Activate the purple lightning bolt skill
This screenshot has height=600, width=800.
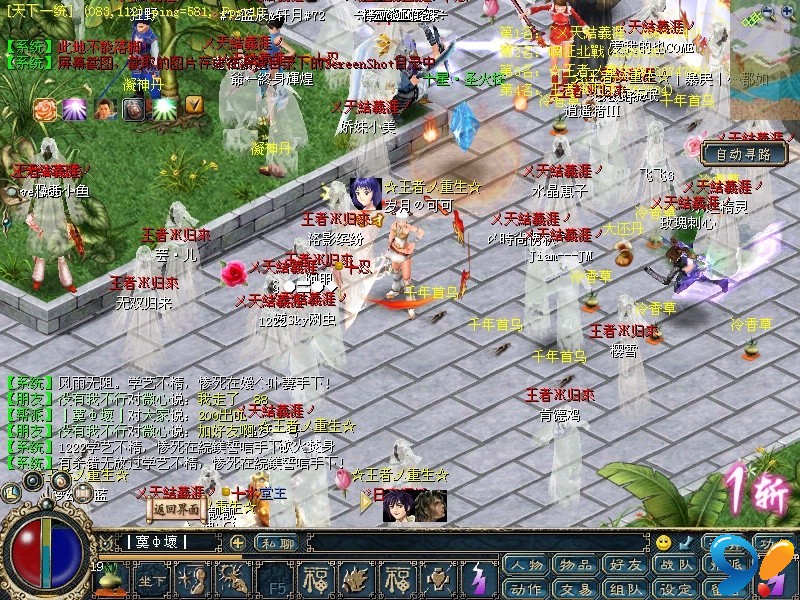[481, 579]
